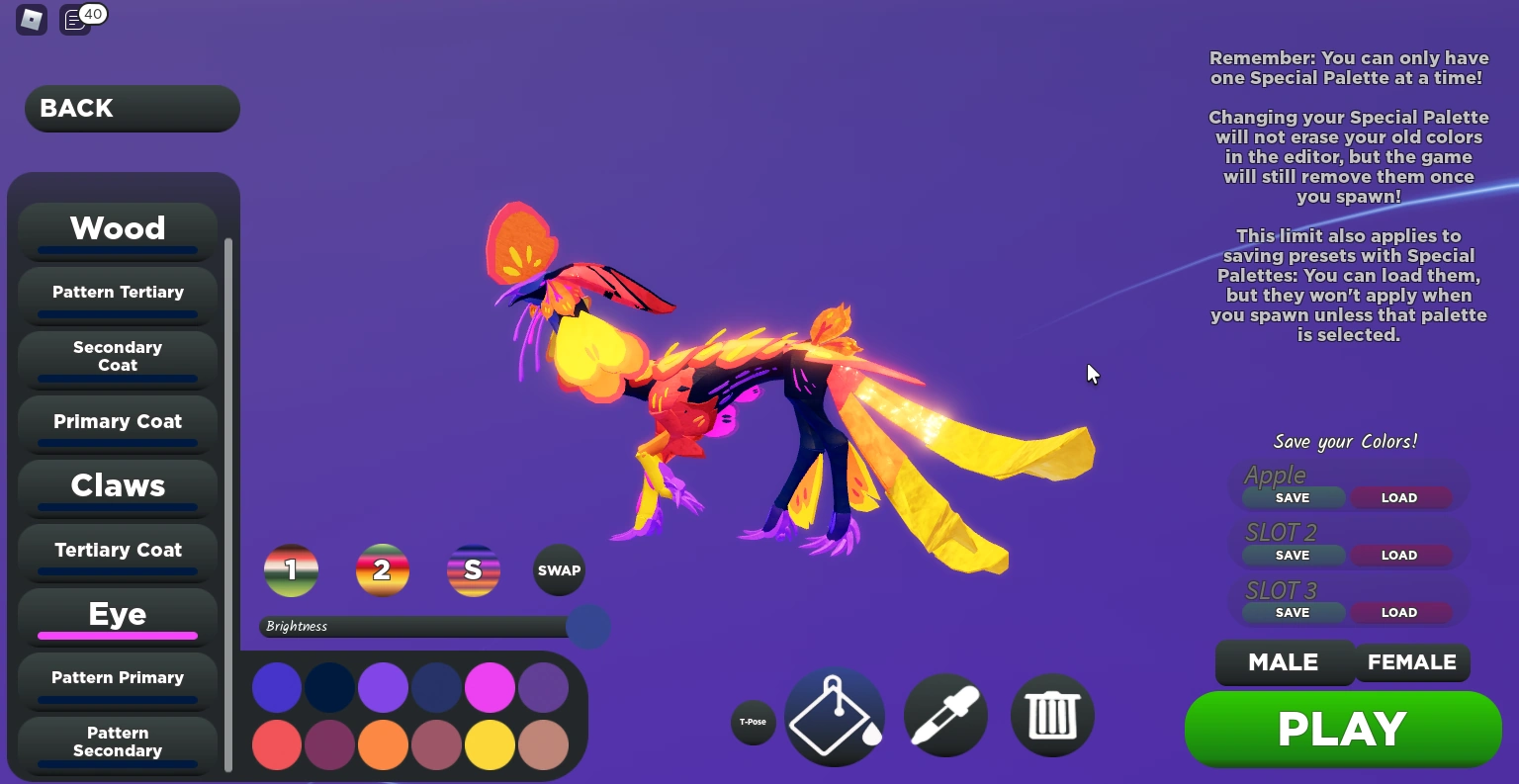Image resolution: width=1519 pixels, height=784 pixels.
Task: Select the eyedropper color picker tool
Action: coord(945,716)
